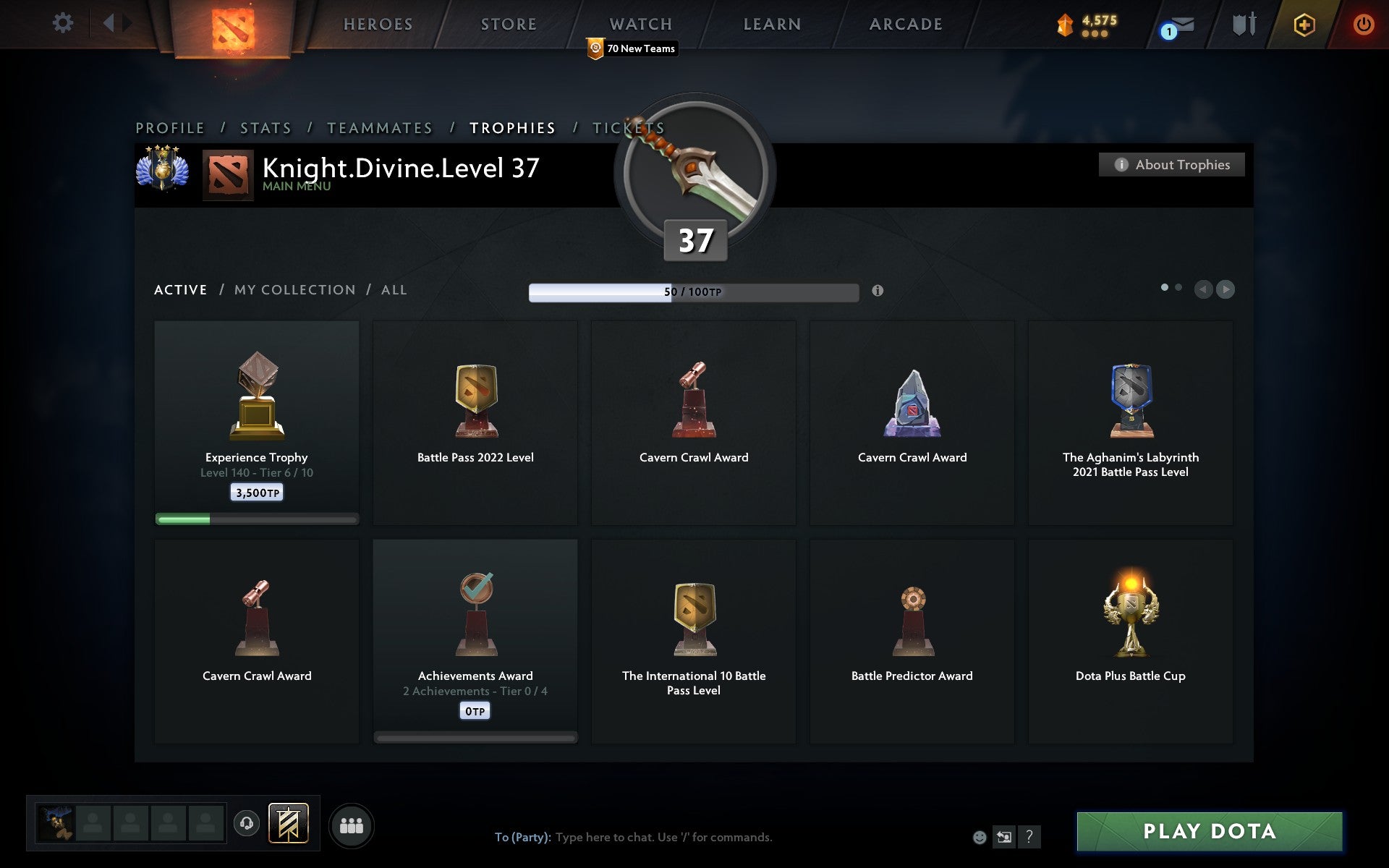The height and width of the screenshot is (868, 1389).
Task: Select the armory shield and sword icon
Action: click(x=1241, y=24)
